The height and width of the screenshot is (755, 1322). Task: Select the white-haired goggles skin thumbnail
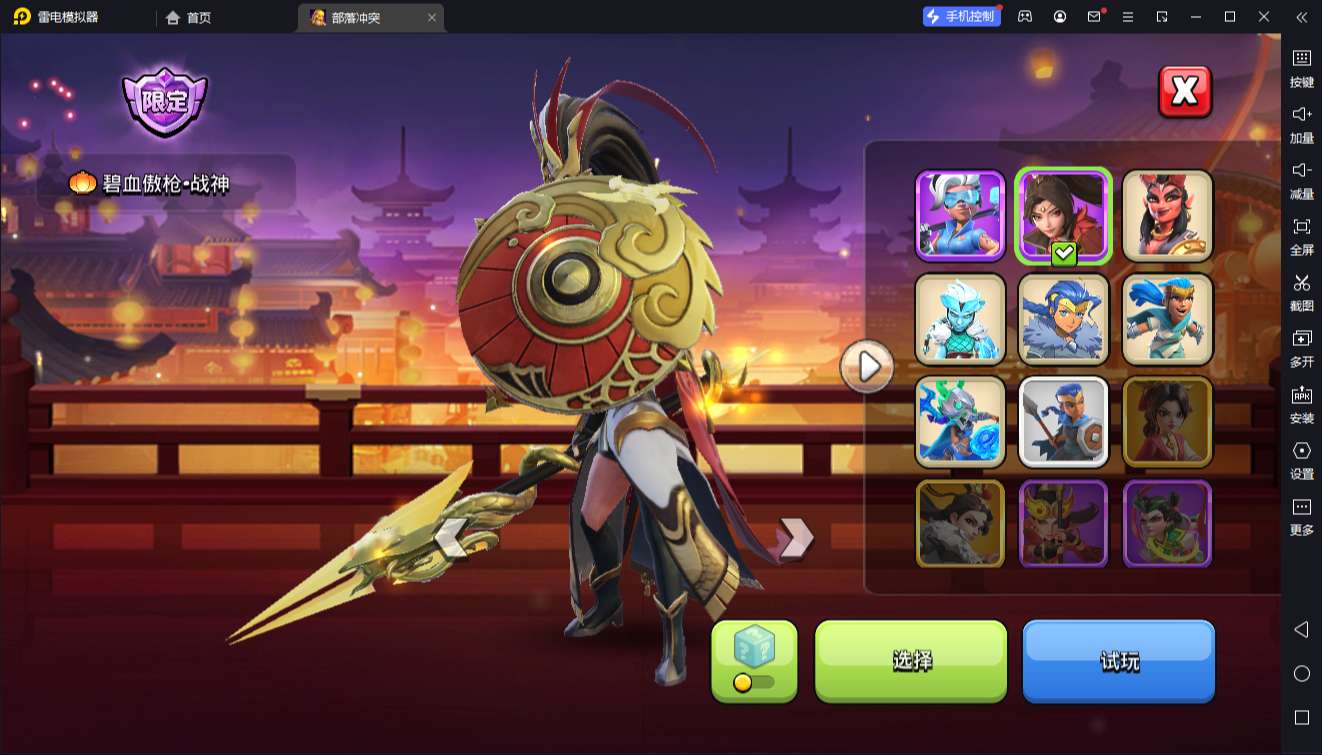tap(960, 216)
